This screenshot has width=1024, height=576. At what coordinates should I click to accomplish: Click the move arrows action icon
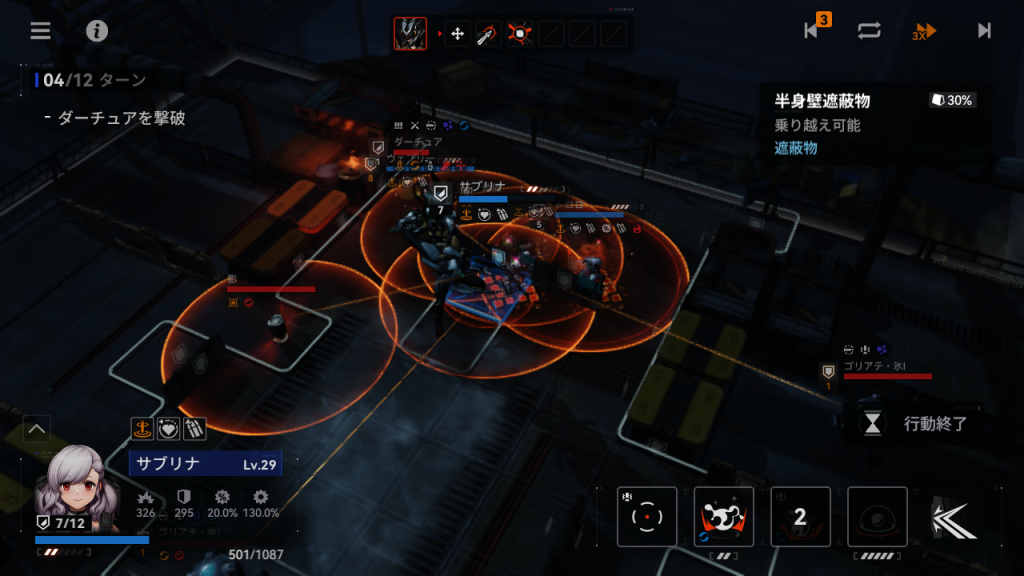[x=458, y=34]
